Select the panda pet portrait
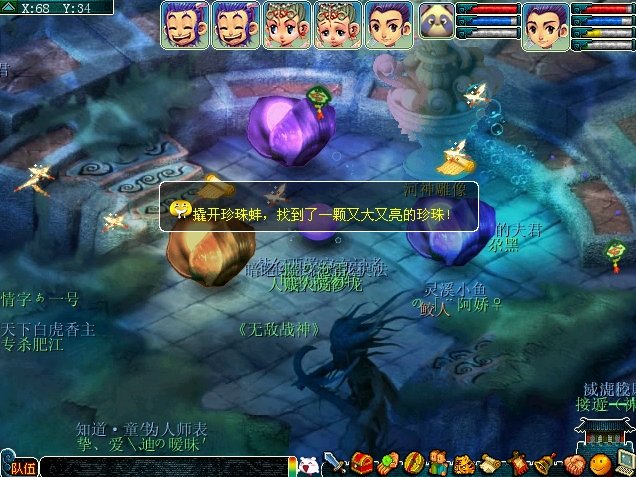Image resolution: width=636 pixels, height=477 pixels. click(x=436, y=24)
